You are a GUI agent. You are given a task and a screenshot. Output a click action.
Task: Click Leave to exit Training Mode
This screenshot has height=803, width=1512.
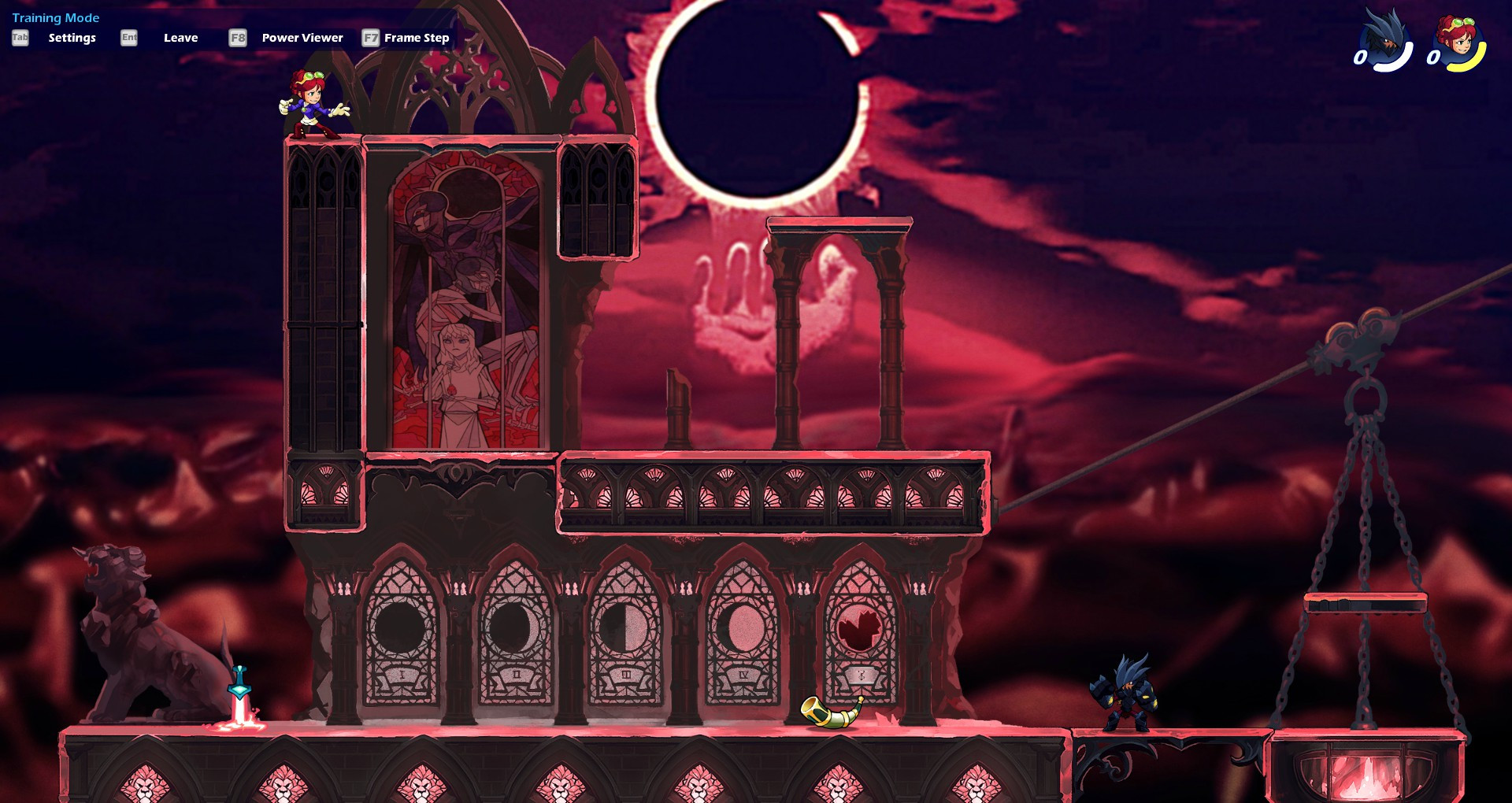point(180,37)
